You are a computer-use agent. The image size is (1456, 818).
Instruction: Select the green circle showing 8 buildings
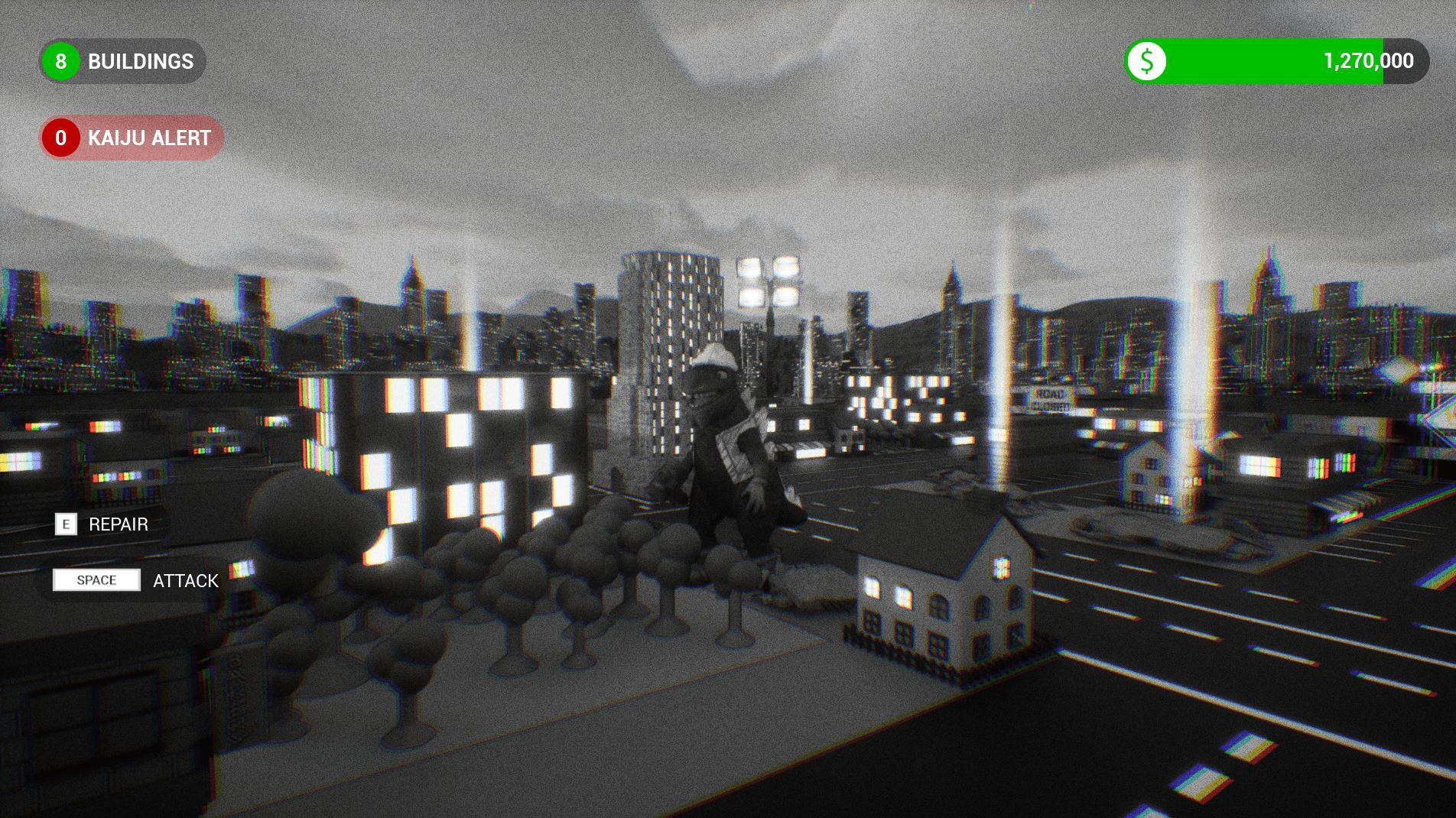pos(60,62)
